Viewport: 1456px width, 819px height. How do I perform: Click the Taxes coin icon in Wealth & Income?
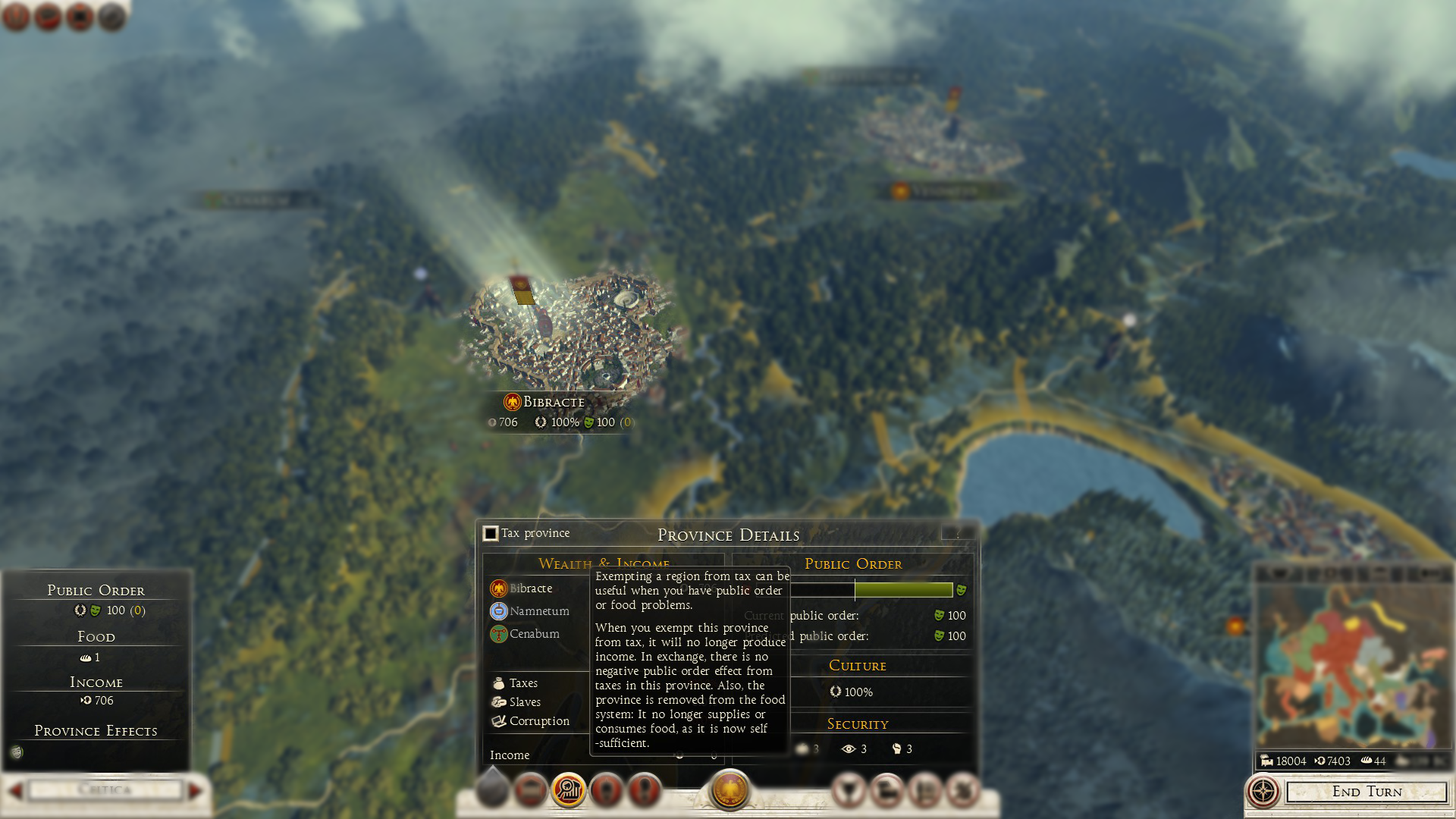click(498, 682)
